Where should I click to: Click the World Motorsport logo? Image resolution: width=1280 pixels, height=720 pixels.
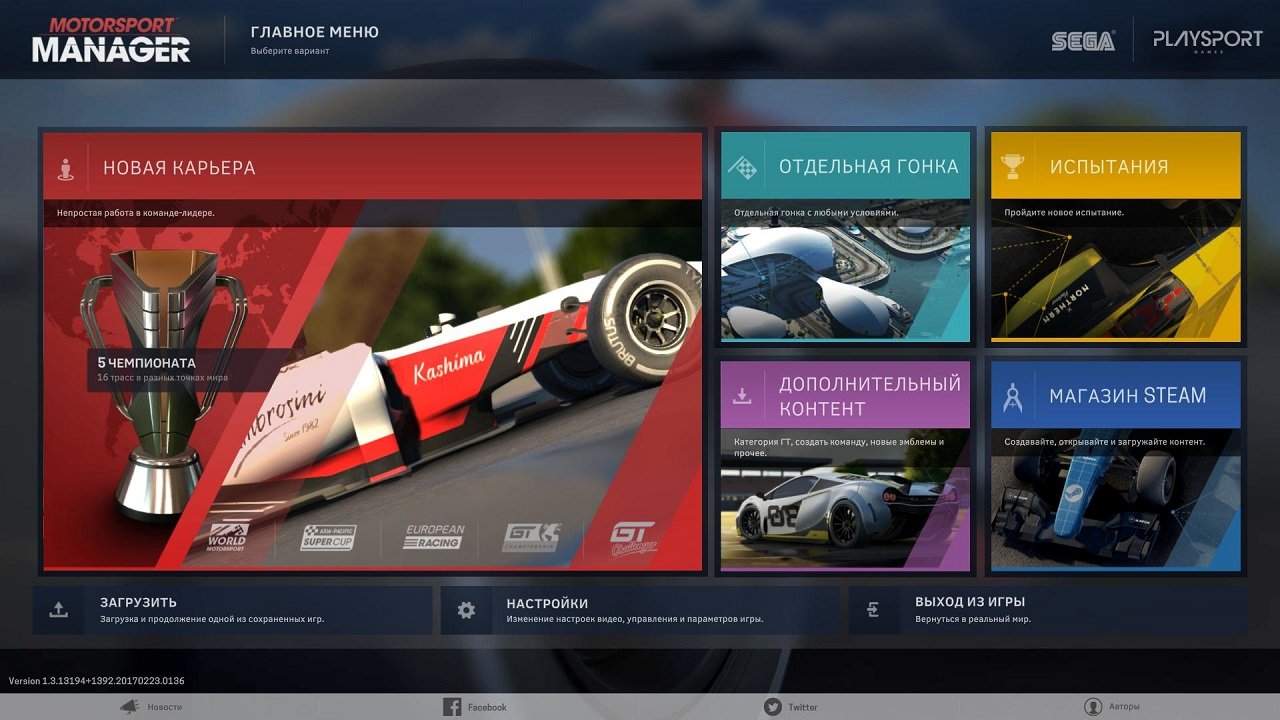pyautogui.click(x=225, y=537)
